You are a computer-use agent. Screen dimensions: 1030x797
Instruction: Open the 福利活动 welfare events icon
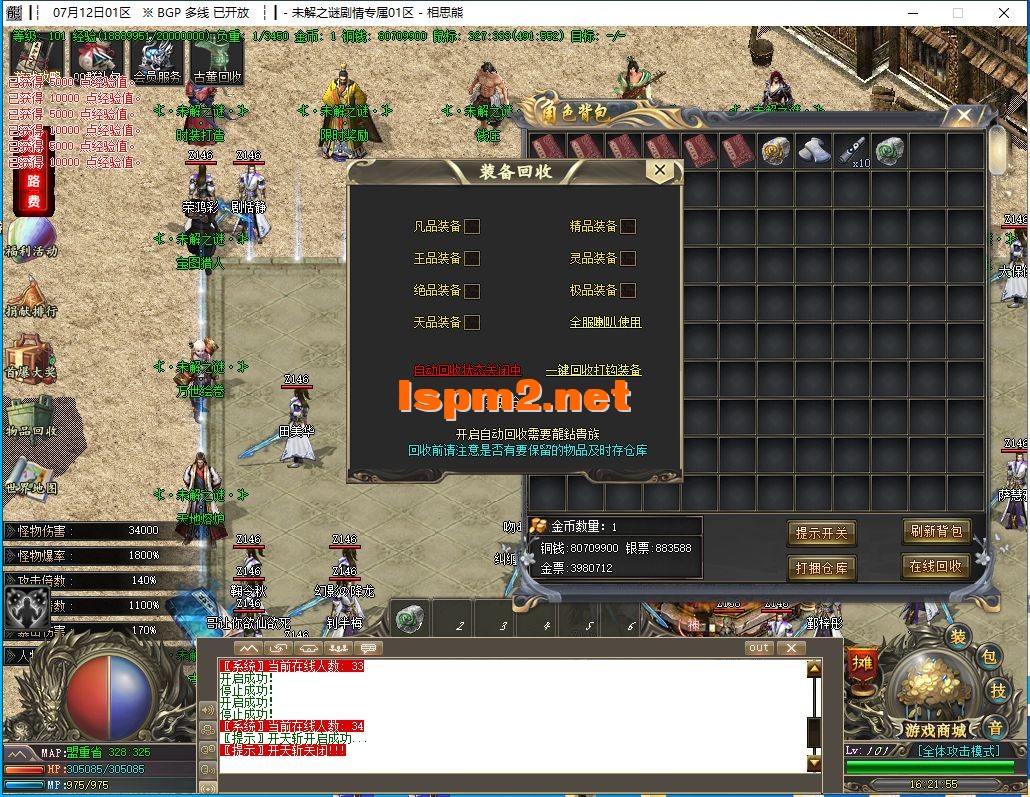pyautogui.click(x=31, y=240)
